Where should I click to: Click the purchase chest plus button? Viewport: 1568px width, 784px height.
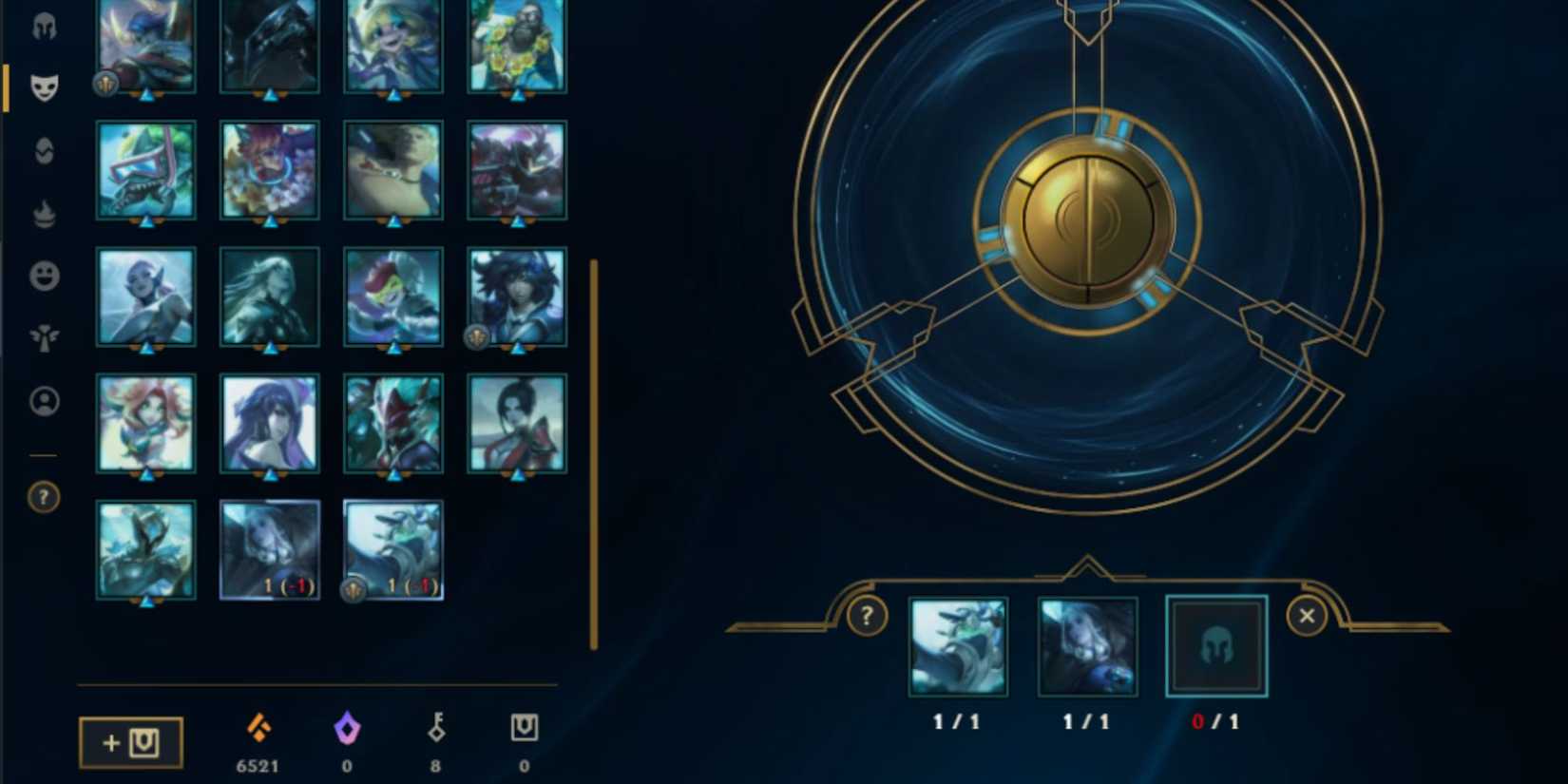coord(131,742)
